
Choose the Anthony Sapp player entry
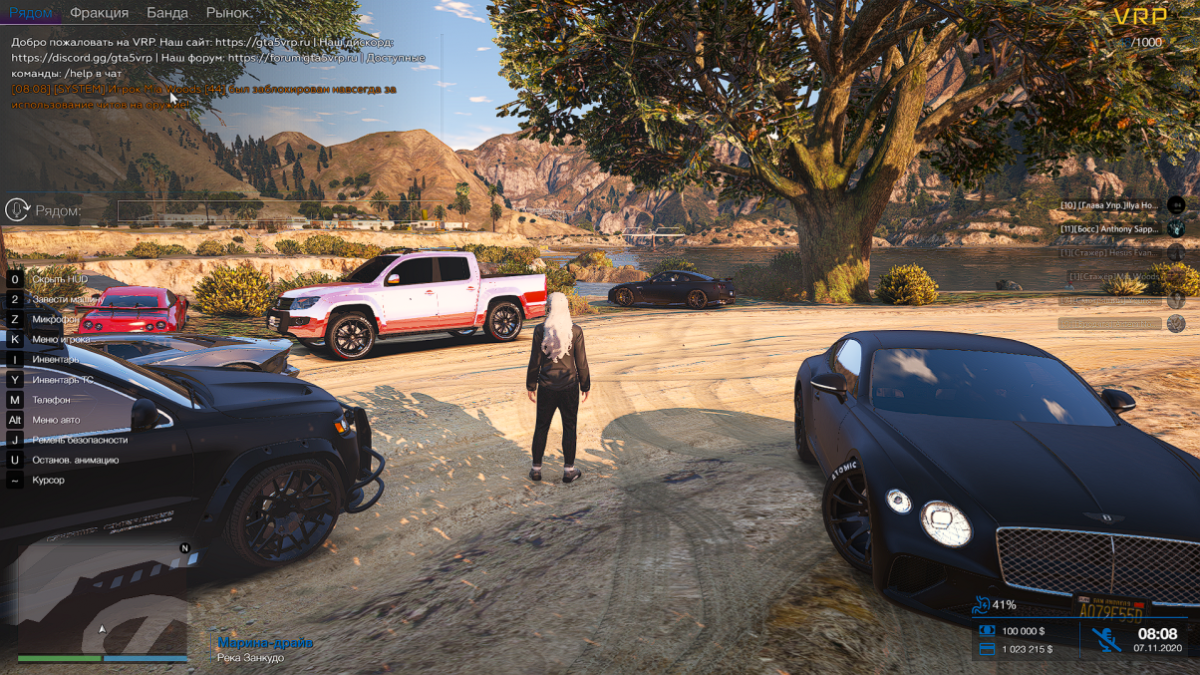point(1108,229)
